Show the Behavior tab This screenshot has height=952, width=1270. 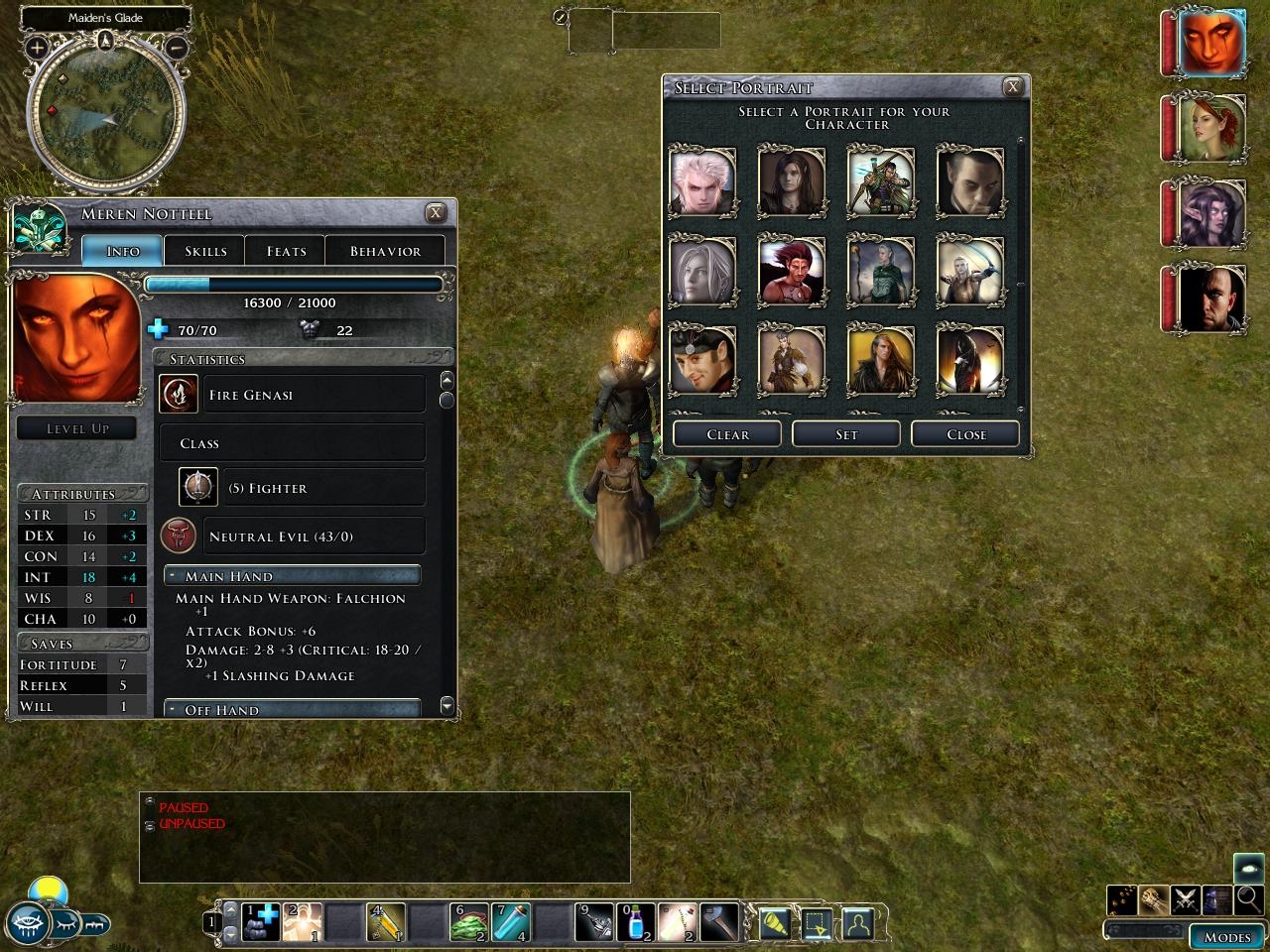click(x=385, y=251)
